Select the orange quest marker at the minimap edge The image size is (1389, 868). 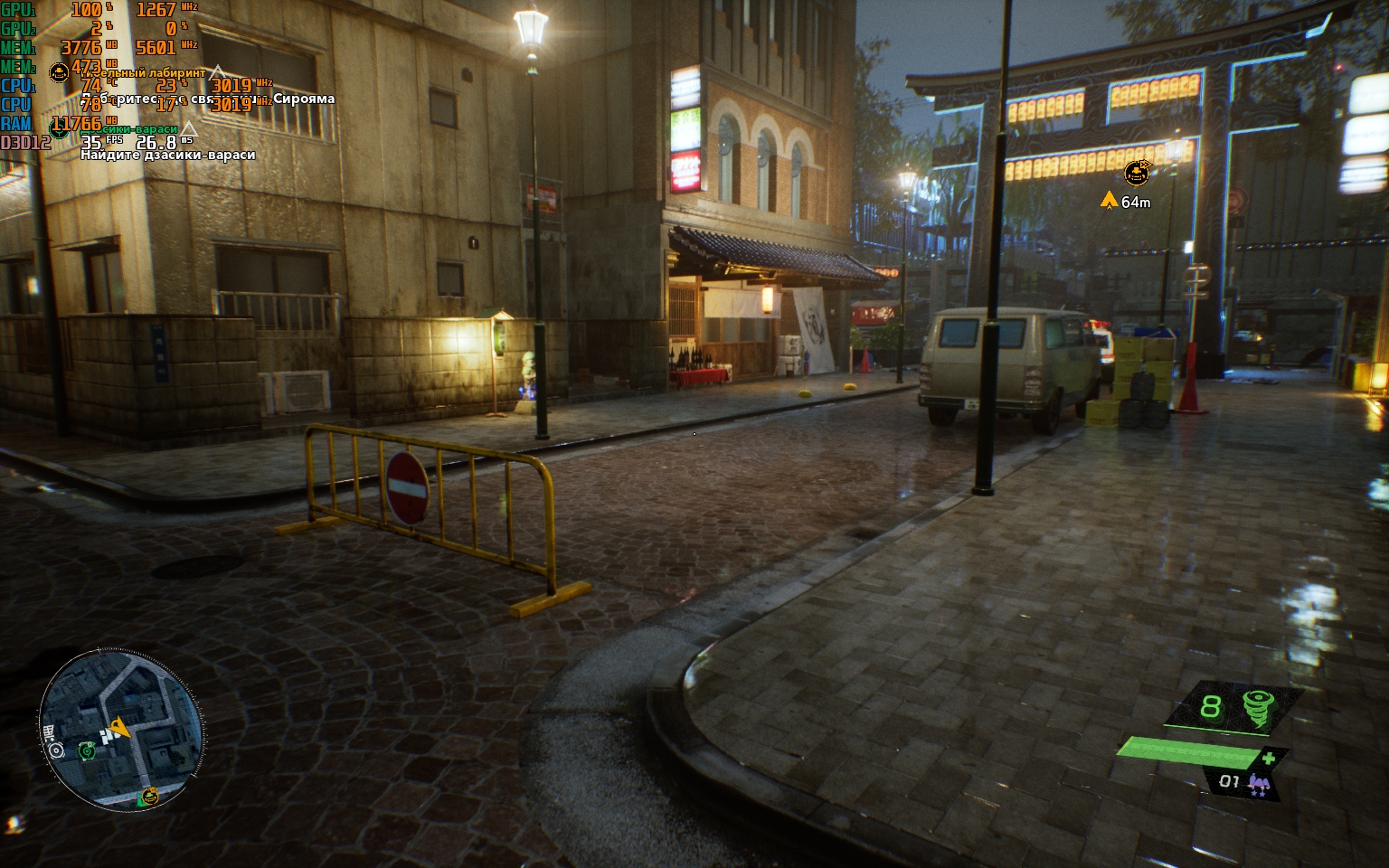(x=150, y=796)
